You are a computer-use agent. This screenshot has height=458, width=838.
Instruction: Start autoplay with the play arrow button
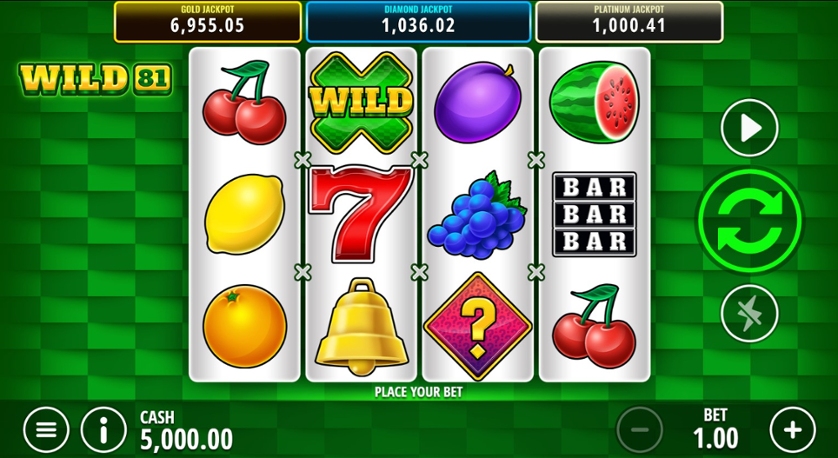pos(749,128)
